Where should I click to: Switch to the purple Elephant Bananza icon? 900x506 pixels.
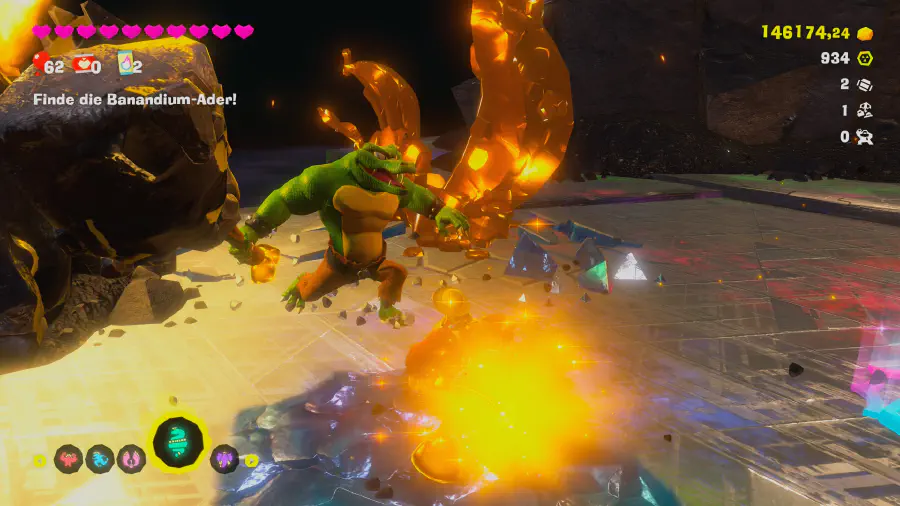(225, 459)
